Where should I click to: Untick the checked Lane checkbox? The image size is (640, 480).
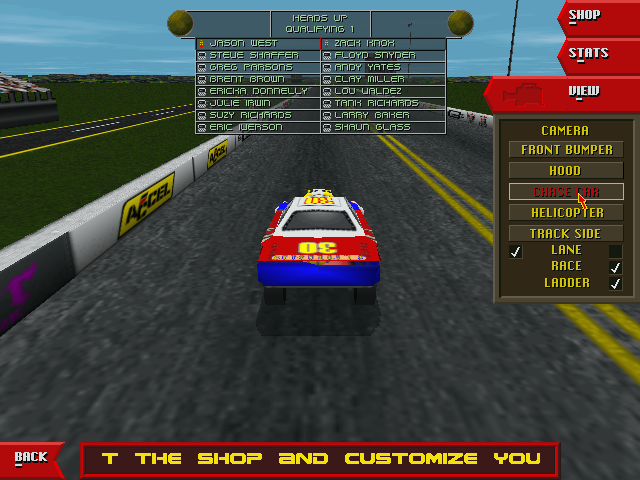coord(516,251)
